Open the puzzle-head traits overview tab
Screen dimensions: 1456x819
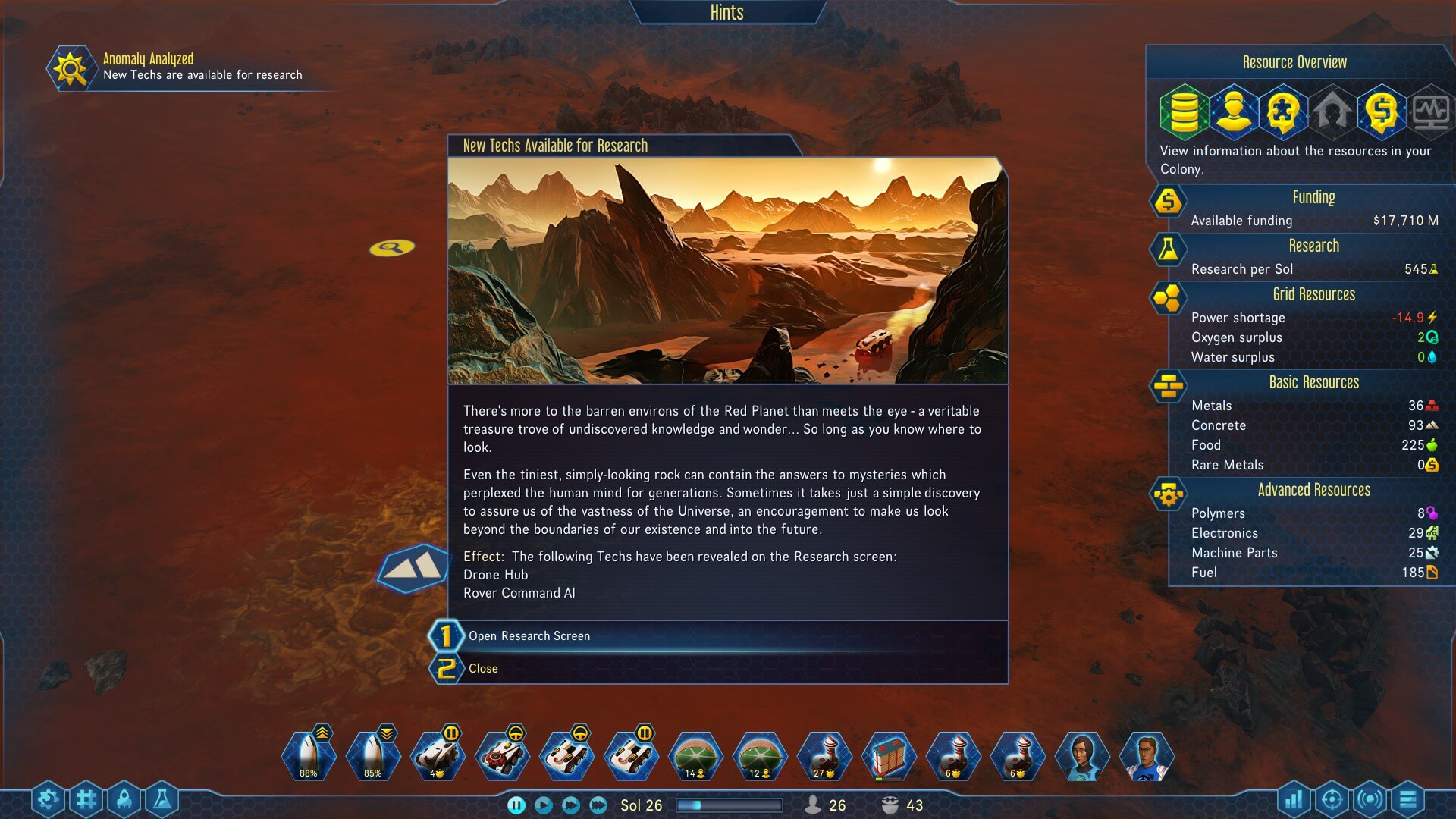(x=1282, y=112)
